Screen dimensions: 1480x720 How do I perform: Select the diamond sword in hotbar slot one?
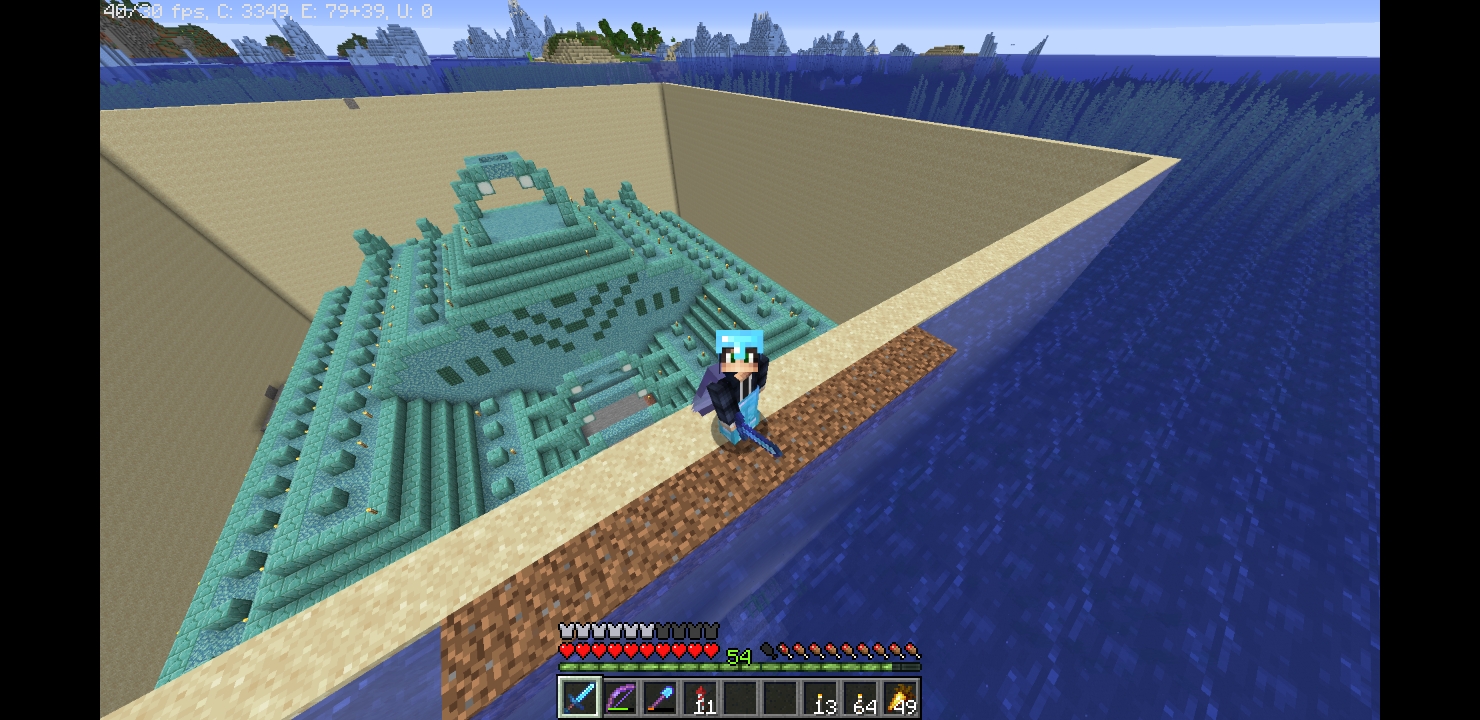(x=578, y=697)
